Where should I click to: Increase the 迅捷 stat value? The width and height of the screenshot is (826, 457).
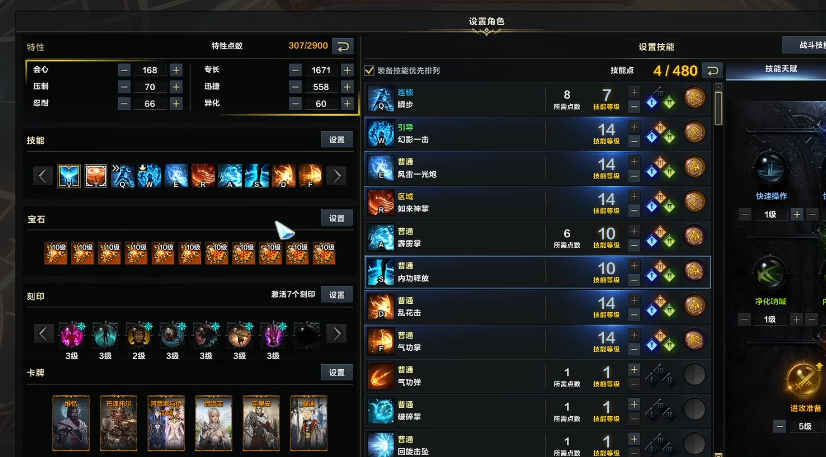pyautogui.click(x=348, y=87)
